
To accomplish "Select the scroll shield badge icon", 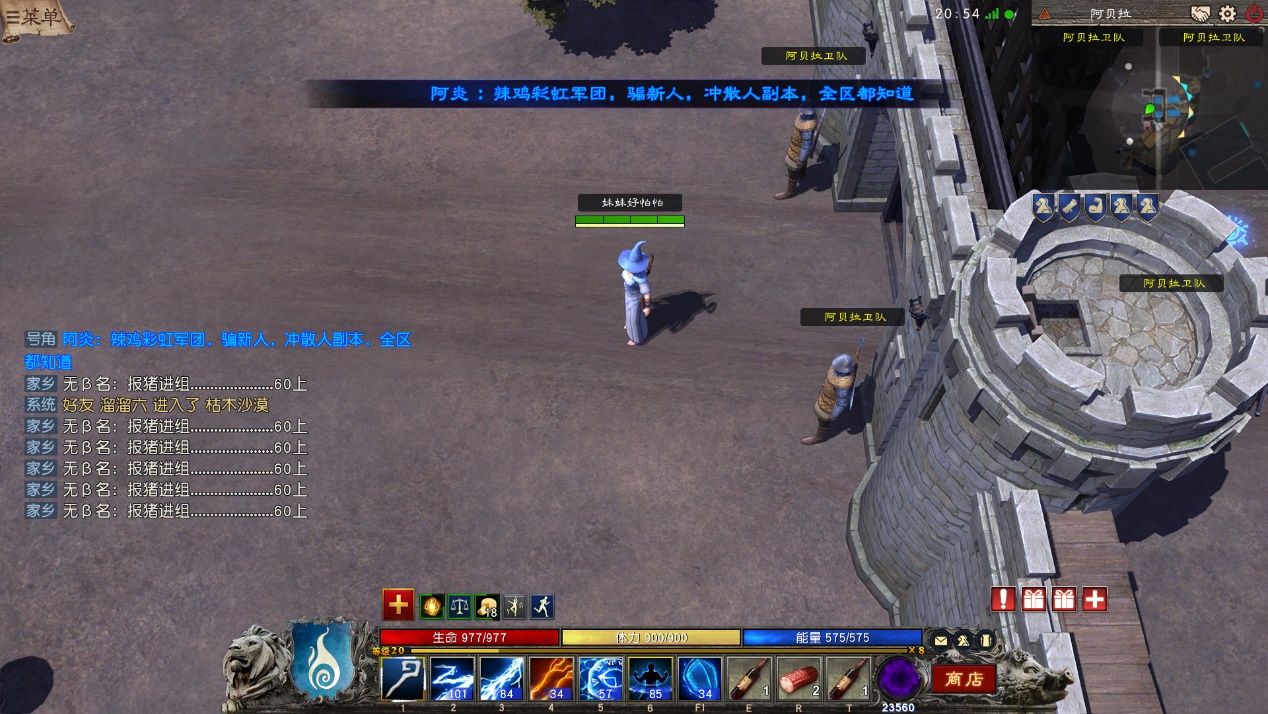I will coord(1069,207).
